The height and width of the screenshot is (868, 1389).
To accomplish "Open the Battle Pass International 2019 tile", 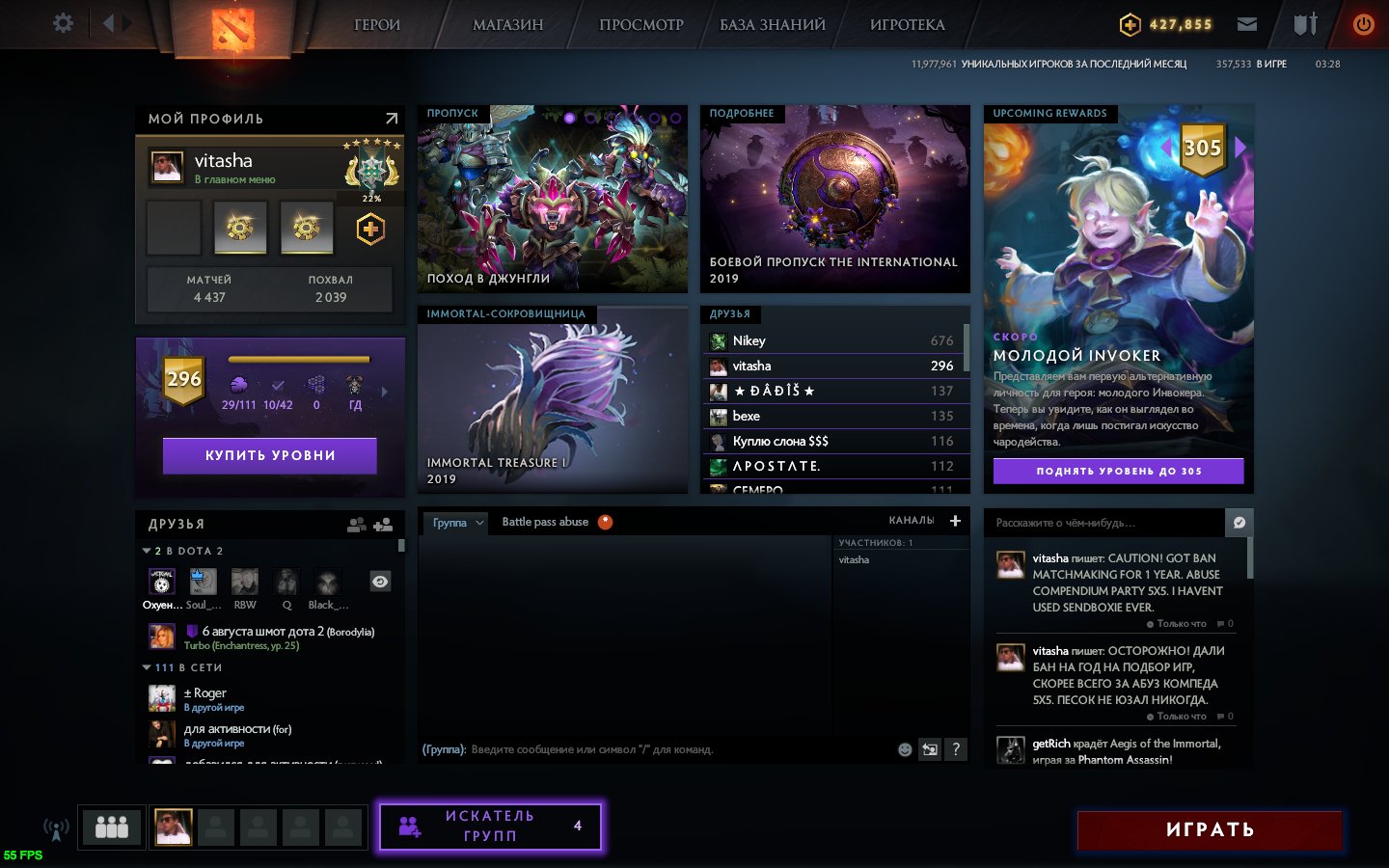I will (834, 200).
